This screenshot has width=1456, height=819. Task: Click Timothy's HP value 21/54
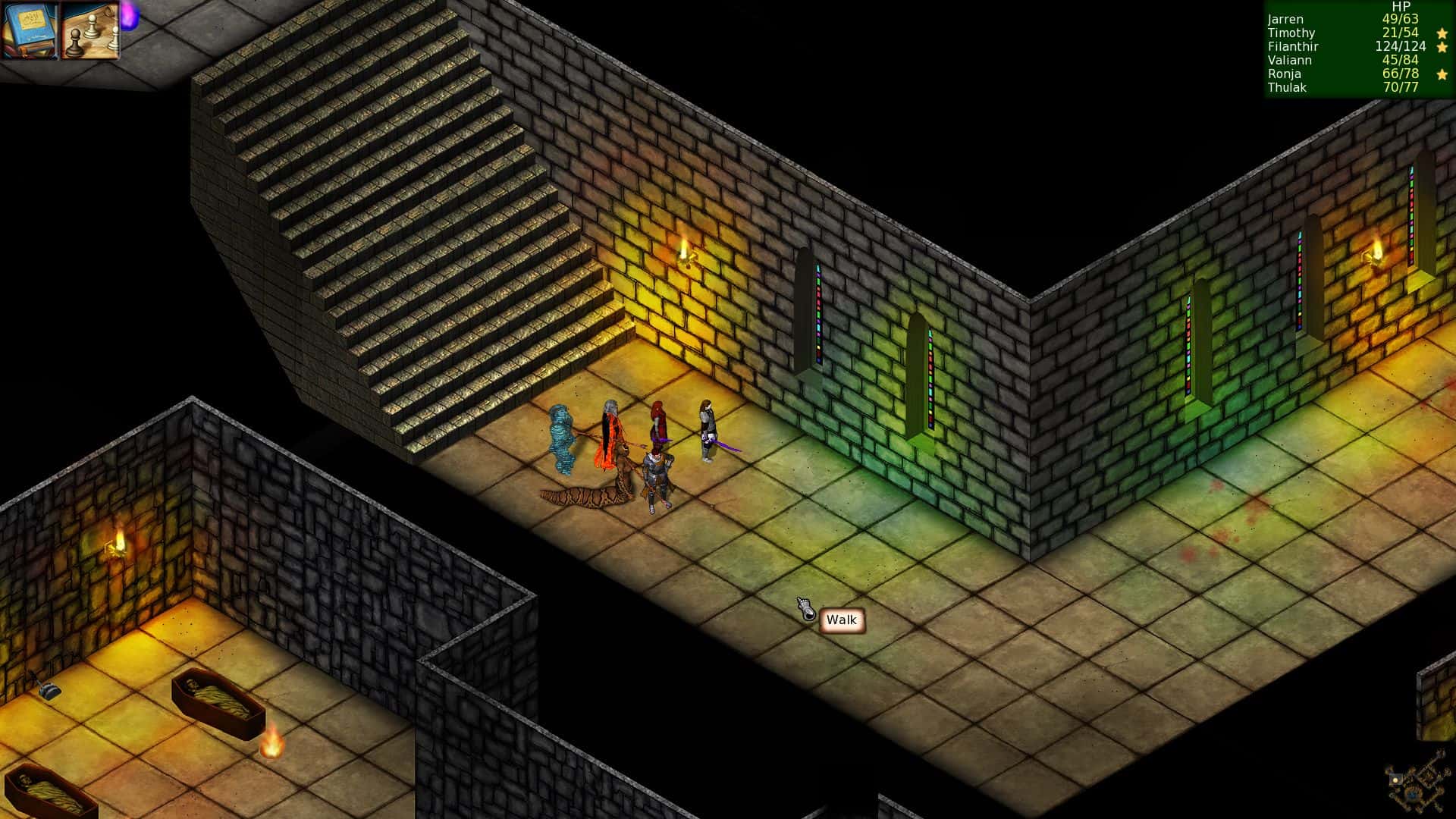1400,33
